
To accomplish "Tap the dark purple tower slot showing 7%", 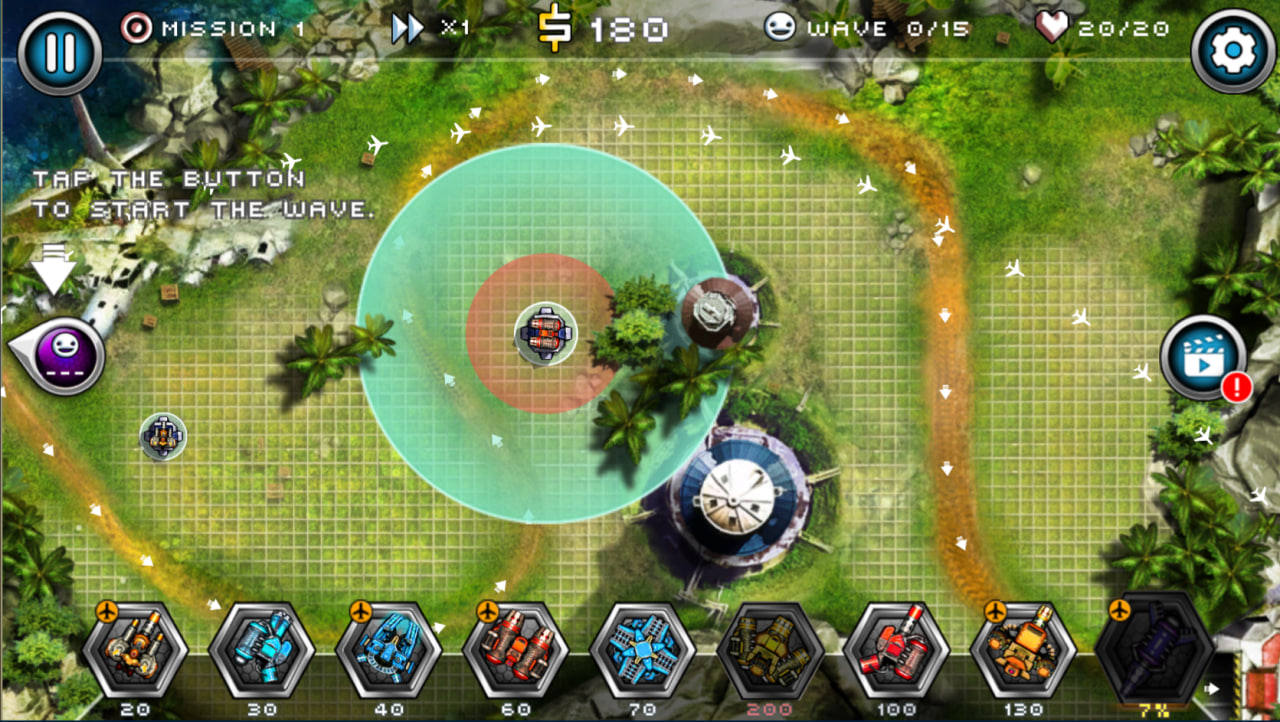I will click(1149, 650).
